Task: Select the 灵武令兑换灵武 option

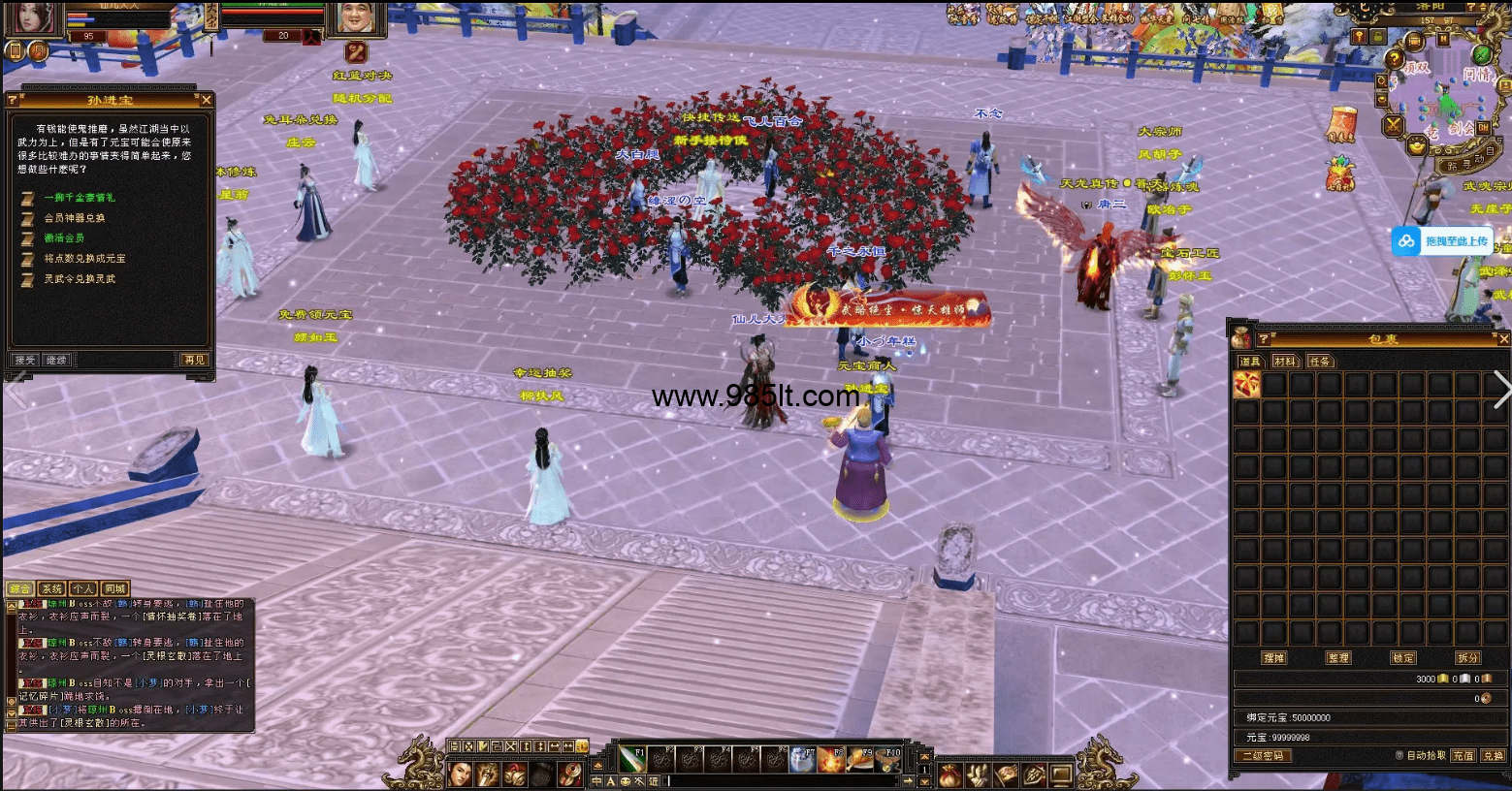Action: (80, 279)
